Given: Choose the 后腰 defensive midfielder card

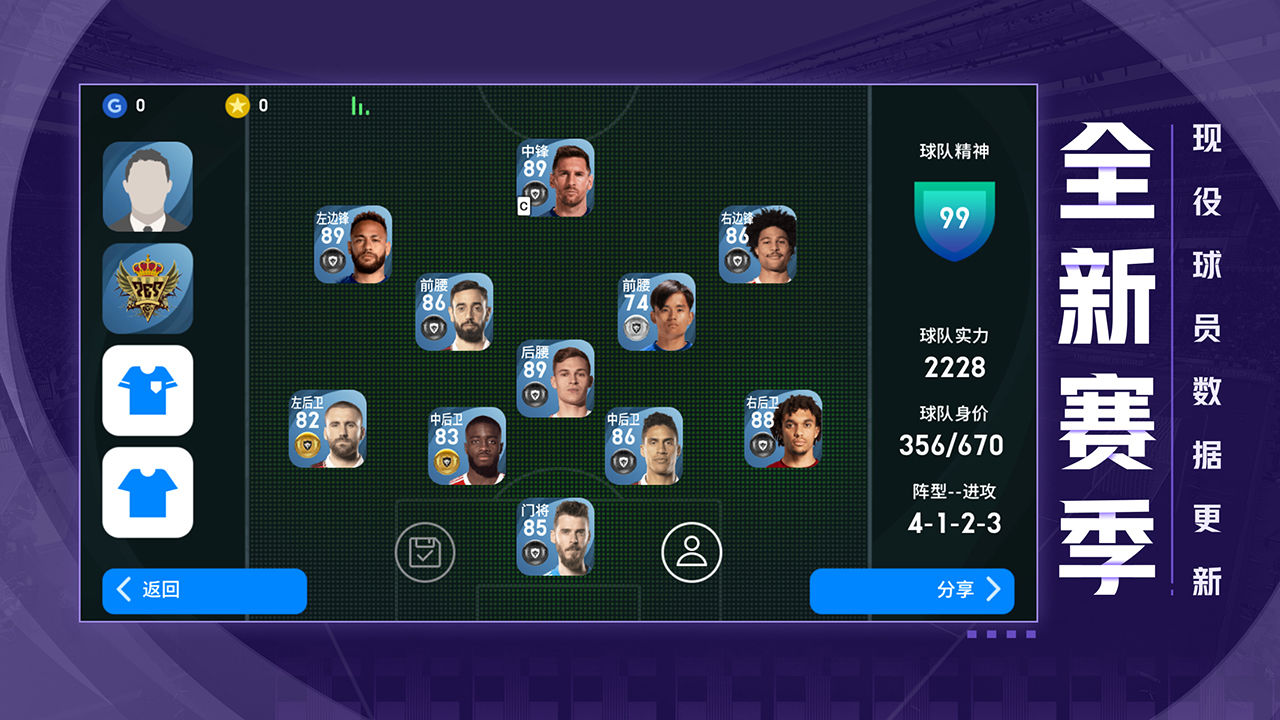Looking at the screenshot, I should point(555,379).
